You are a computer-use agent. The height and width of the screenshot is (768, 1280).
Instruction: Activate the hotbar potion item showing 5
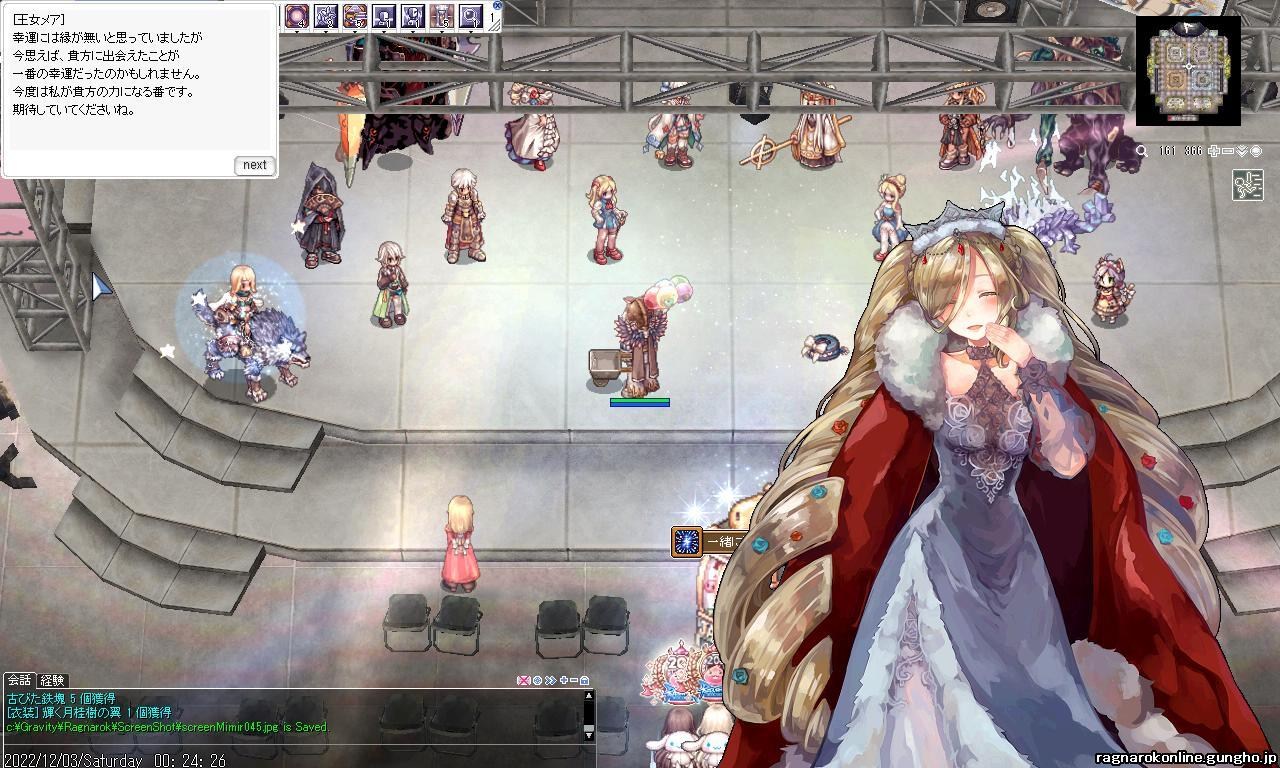click(443, 14)
